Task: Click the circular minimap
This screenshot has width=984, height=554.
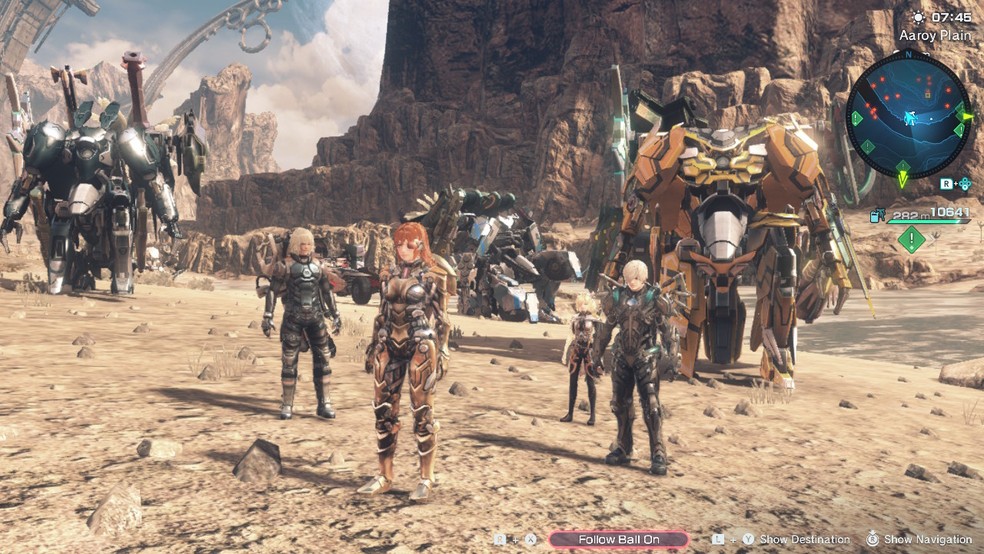Action: [908, 114]
